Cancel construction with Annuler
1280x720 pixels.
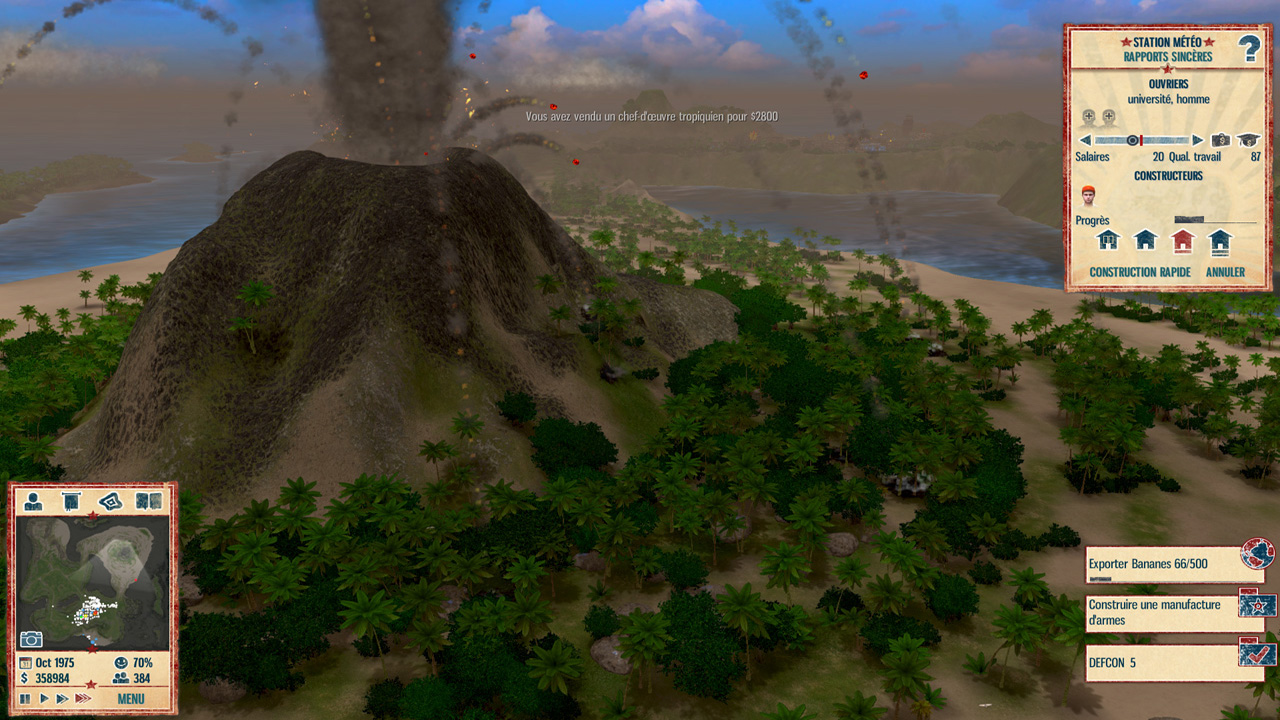(1225, 272)
